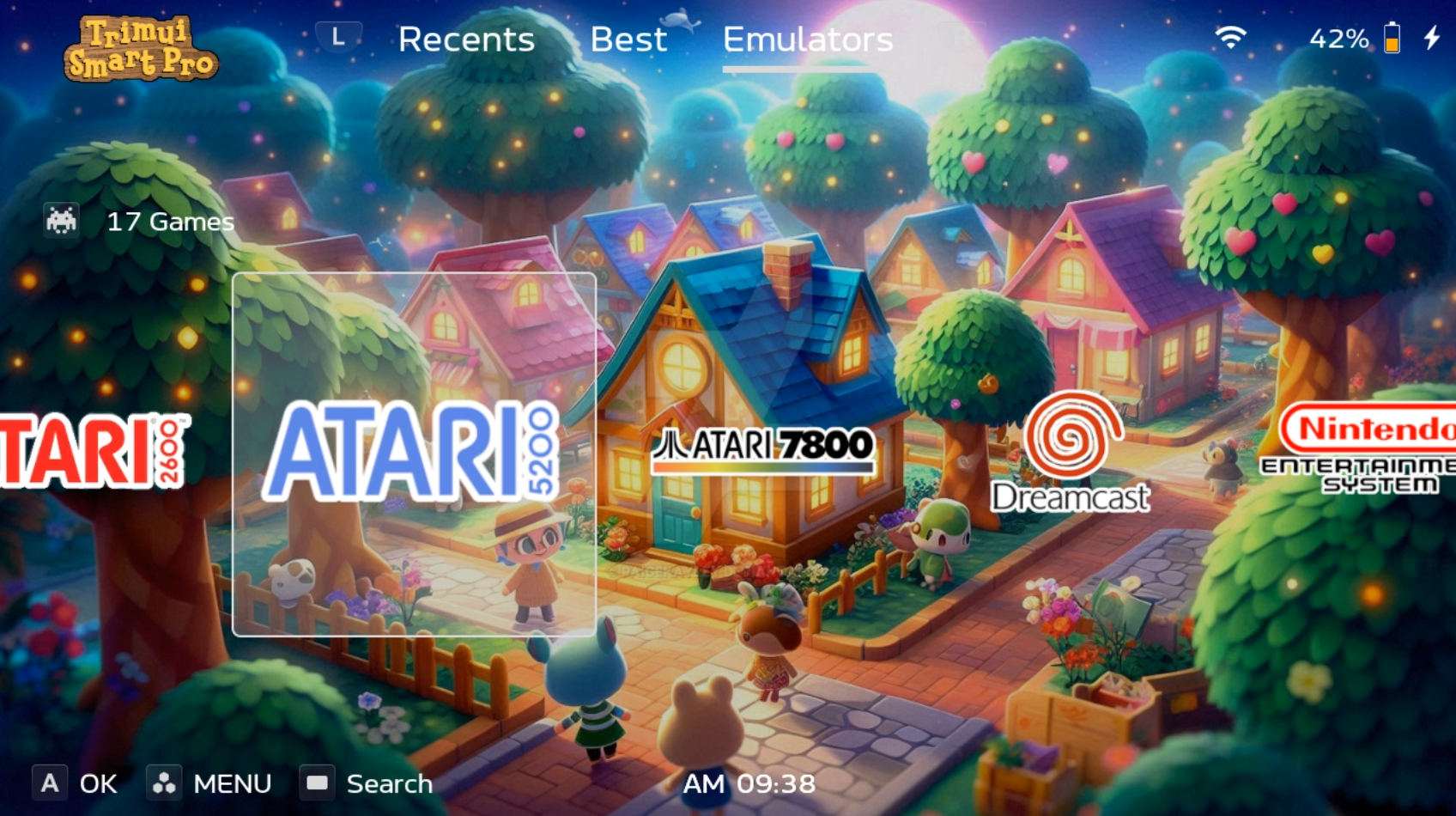Select the Atari 7800 emulator
The width and height of the screenshot is (1456, 816).
click(x=762, y=448)
